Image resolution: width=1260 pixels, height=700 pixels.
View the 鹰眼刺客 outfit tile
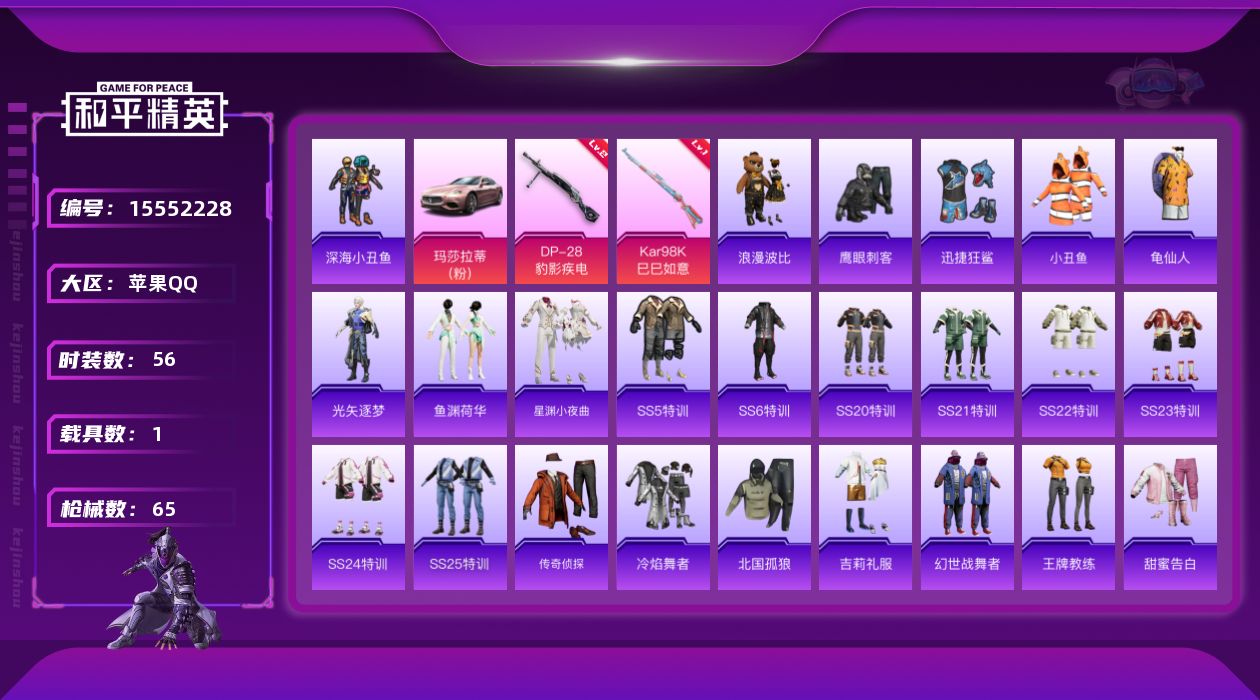click(x=865, y=211)
